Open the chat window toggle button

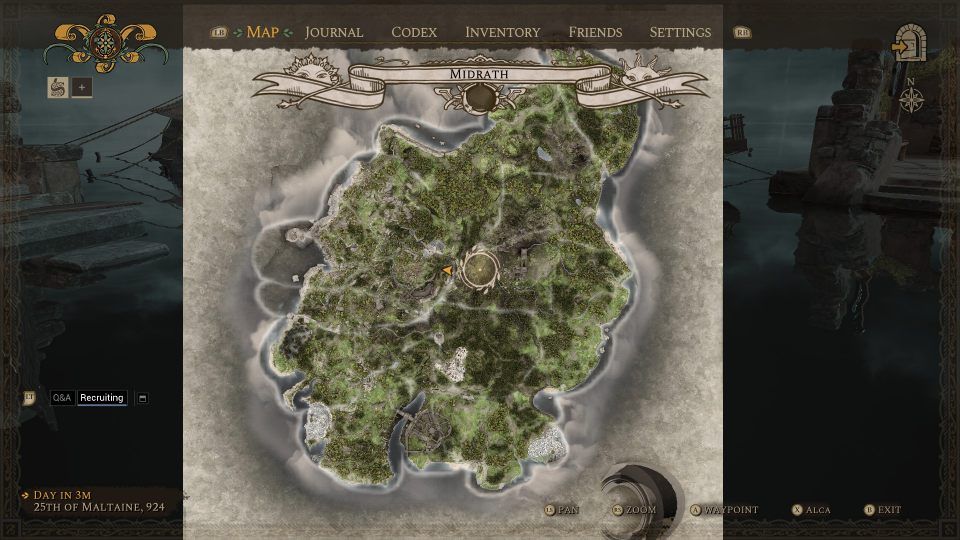tap(142, 398)
